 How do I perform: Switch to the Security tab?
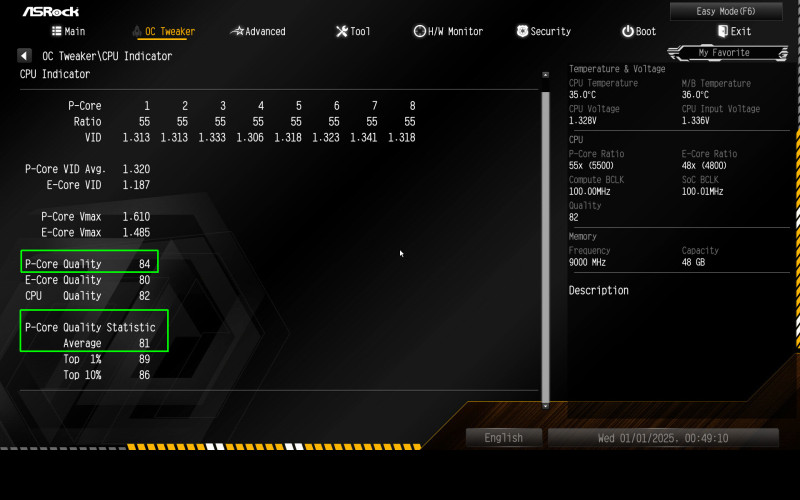[544, 32]
